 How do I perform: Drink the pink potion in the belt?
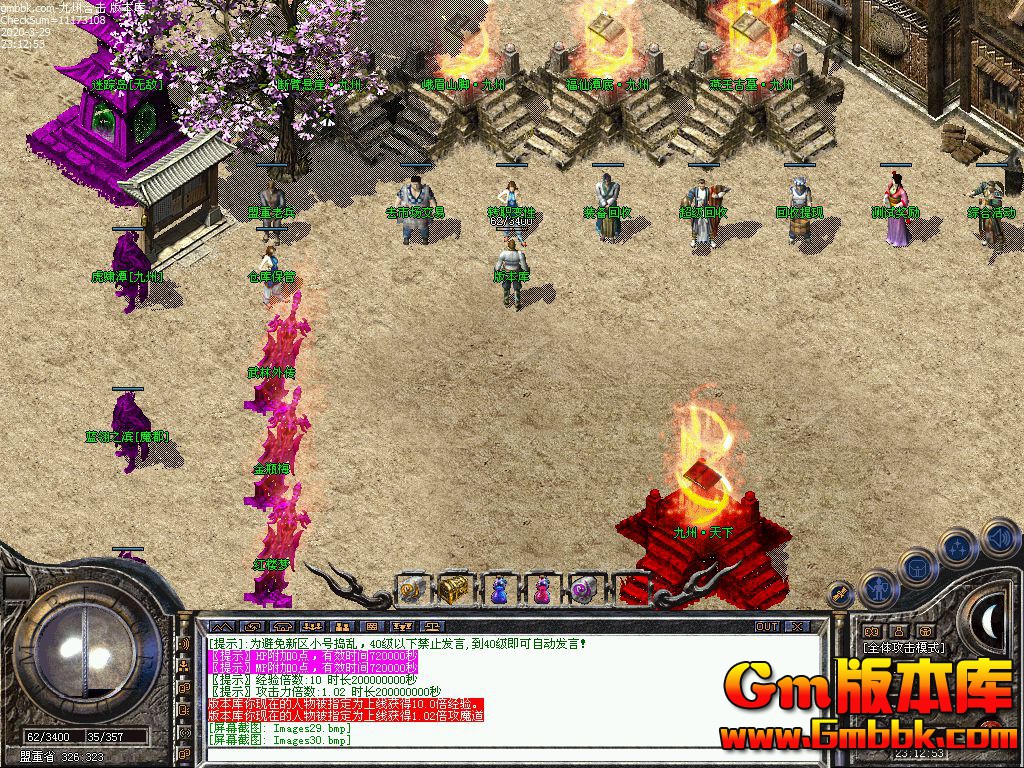pyautogui.click(x=541, y=590)
